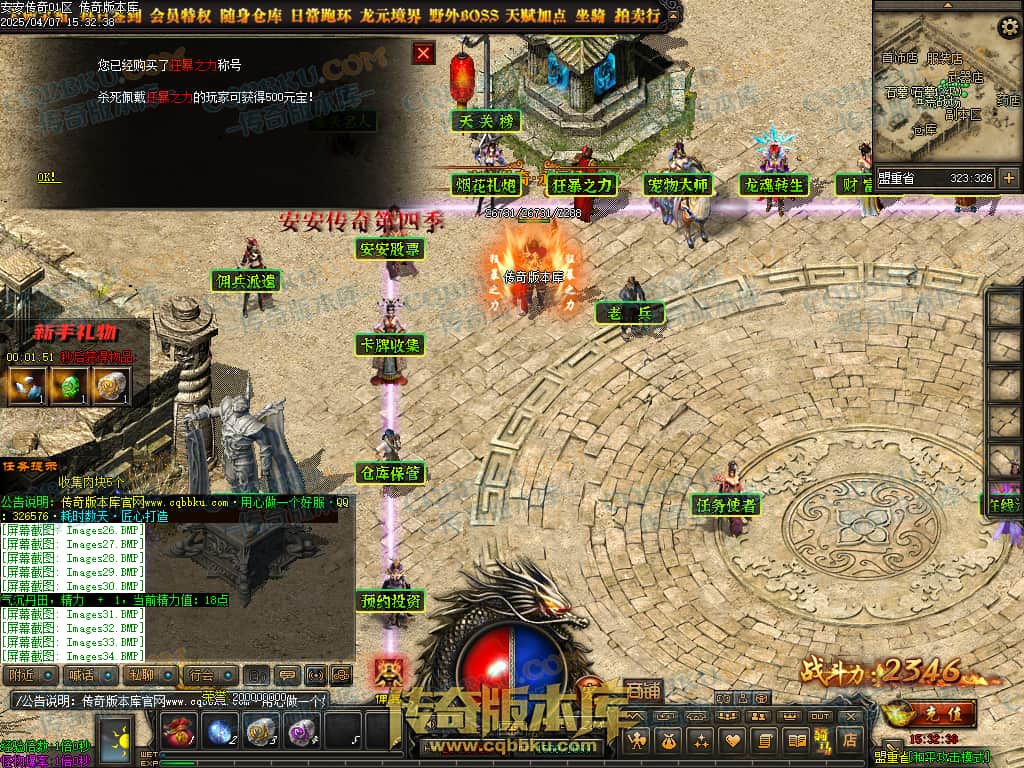1024x768 pixels.
Task: Open the 会员特权 VIP privileges menu
Action: pos(180,15)
